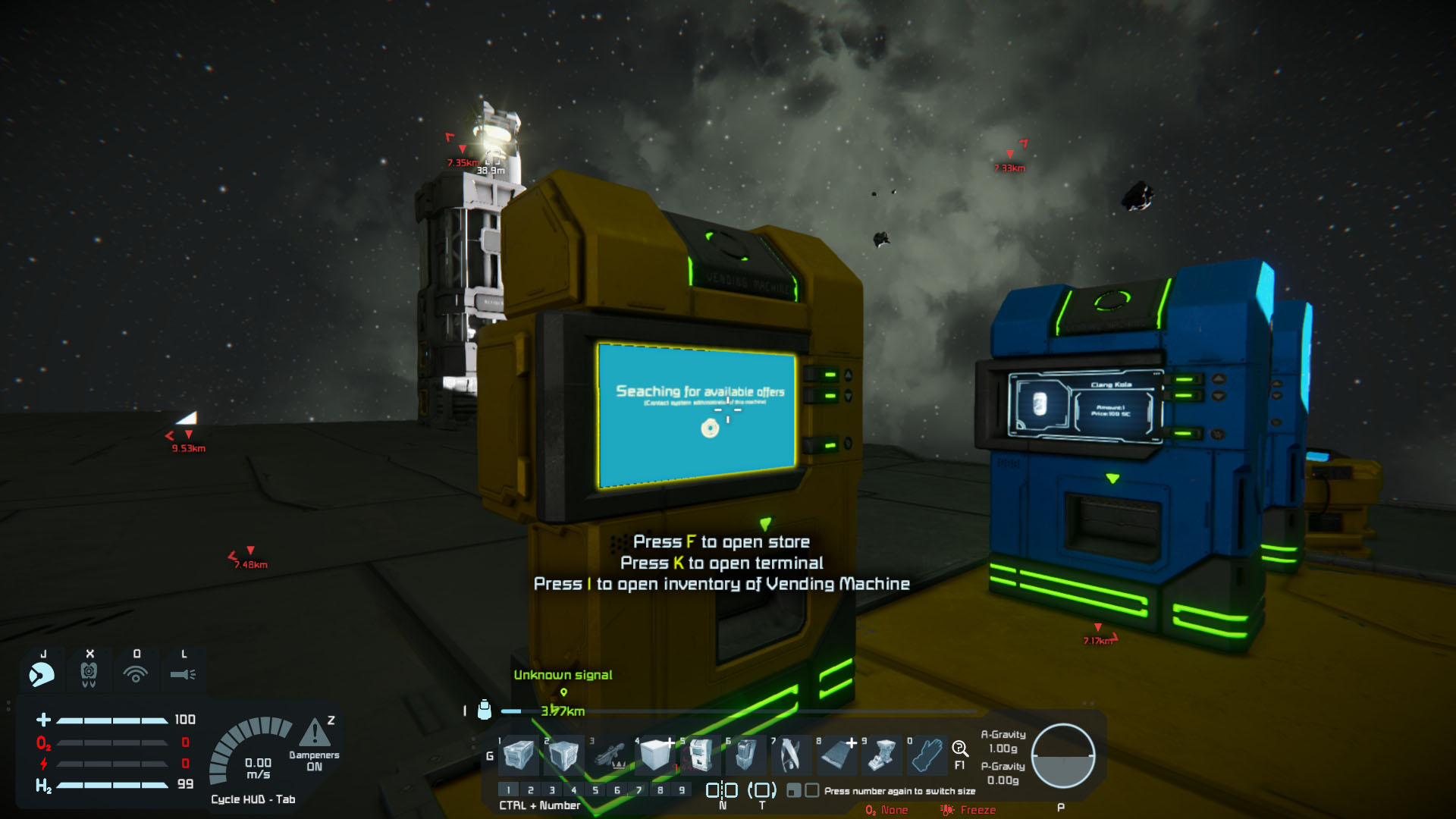Toggle the jetpack icon
Image resolution: width=1456 pixels, height=819 pixels.
click(89, 673)
